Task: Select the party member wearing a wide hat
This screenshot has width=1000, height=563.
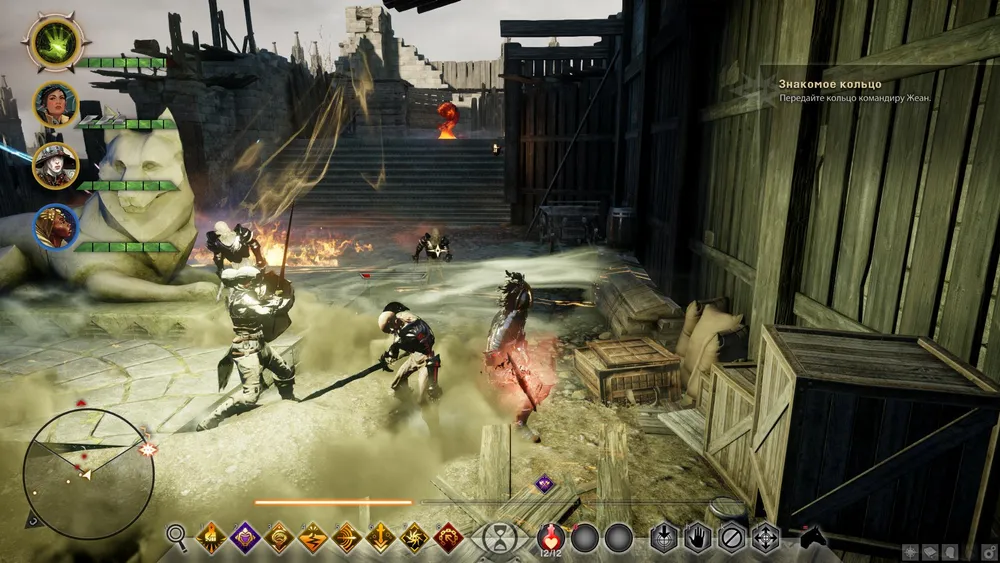Action: 55,166
